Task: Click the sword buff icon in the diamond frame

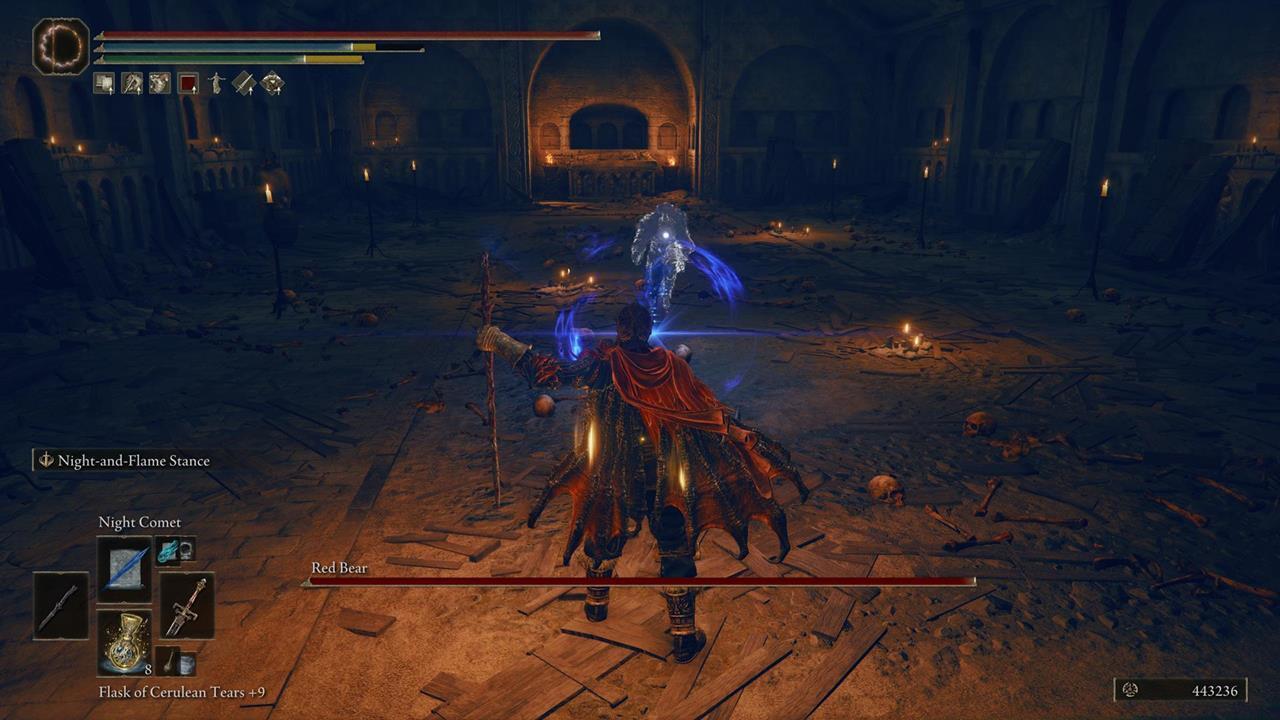Action: click(x=244, y=83)
